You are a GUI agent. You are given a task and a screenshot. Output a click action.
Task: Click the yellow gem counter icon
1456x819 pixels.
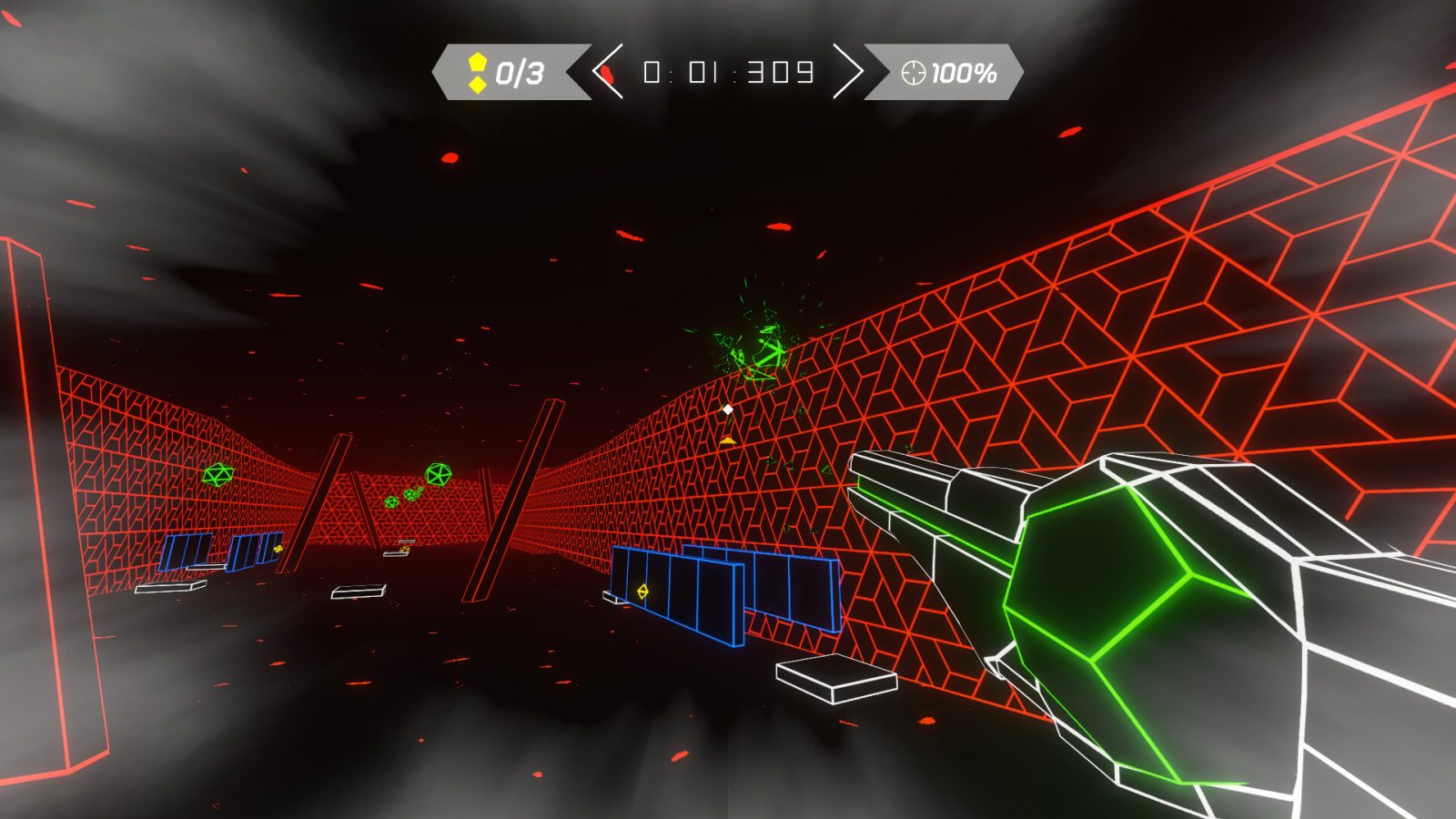coord(477,64)
